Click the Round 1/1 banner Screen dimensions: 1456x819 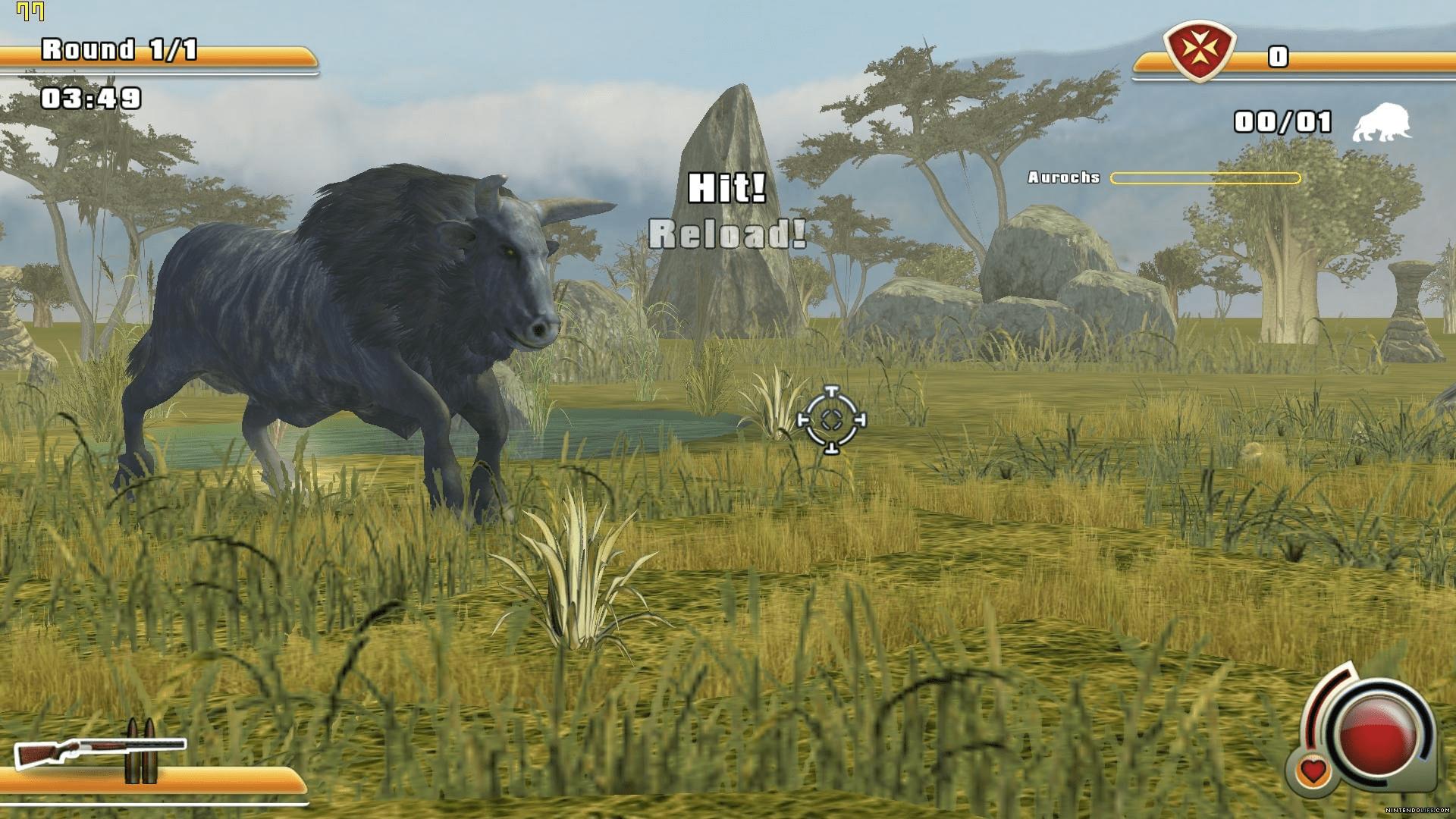[x=118, y=49]
